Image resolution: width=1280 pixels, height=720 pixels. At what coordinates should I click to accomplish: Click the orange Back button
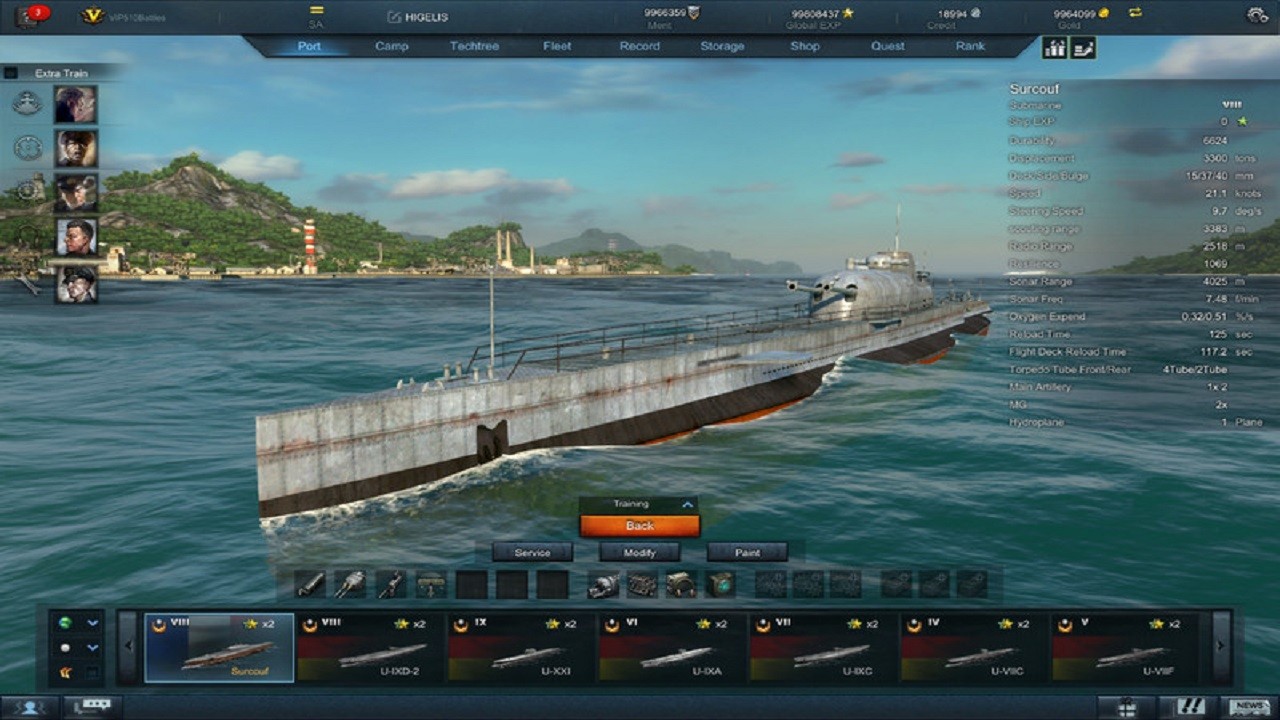point(640,525)
